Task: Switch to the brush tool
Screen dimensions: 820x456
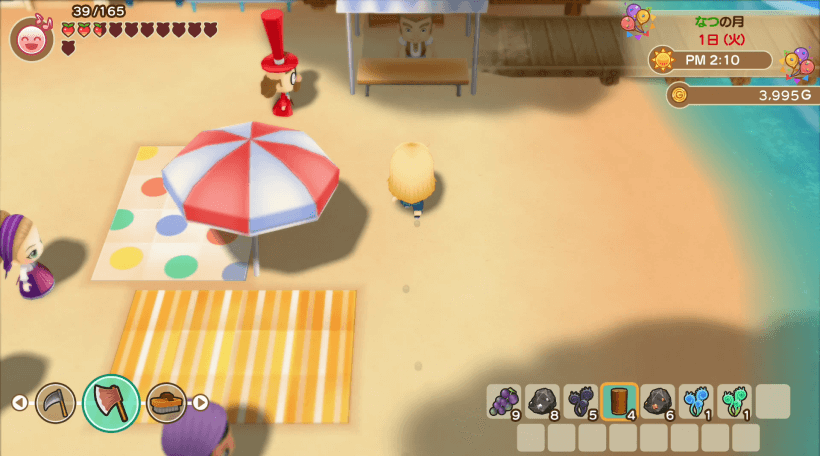Action: click(x=166, y=402)
